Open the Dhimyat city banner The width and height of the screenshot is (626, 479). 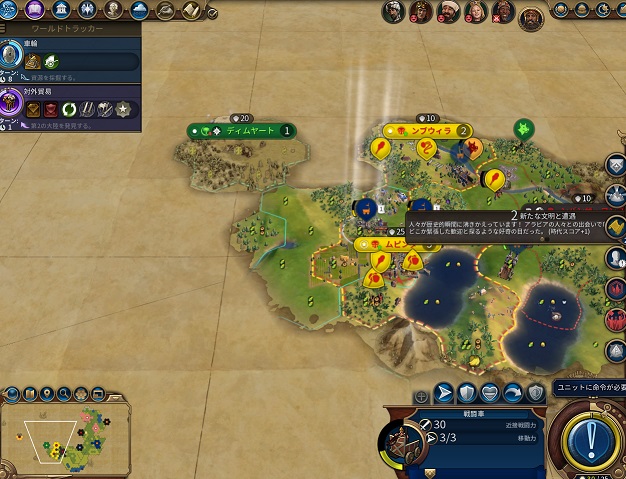click(x=246, y=130)
